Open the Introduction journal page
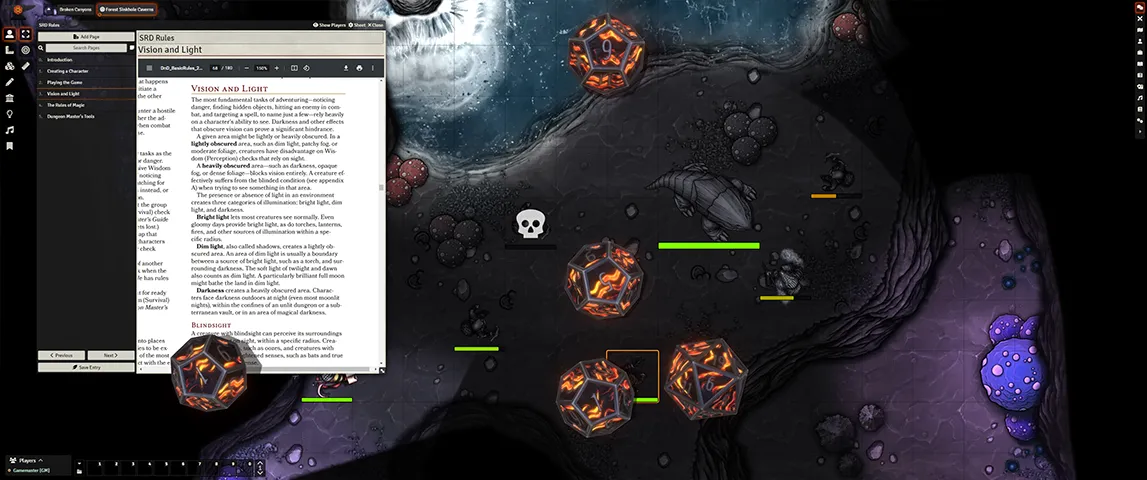Viewport: 1147px width, 480px height. (x=60, y=60)
